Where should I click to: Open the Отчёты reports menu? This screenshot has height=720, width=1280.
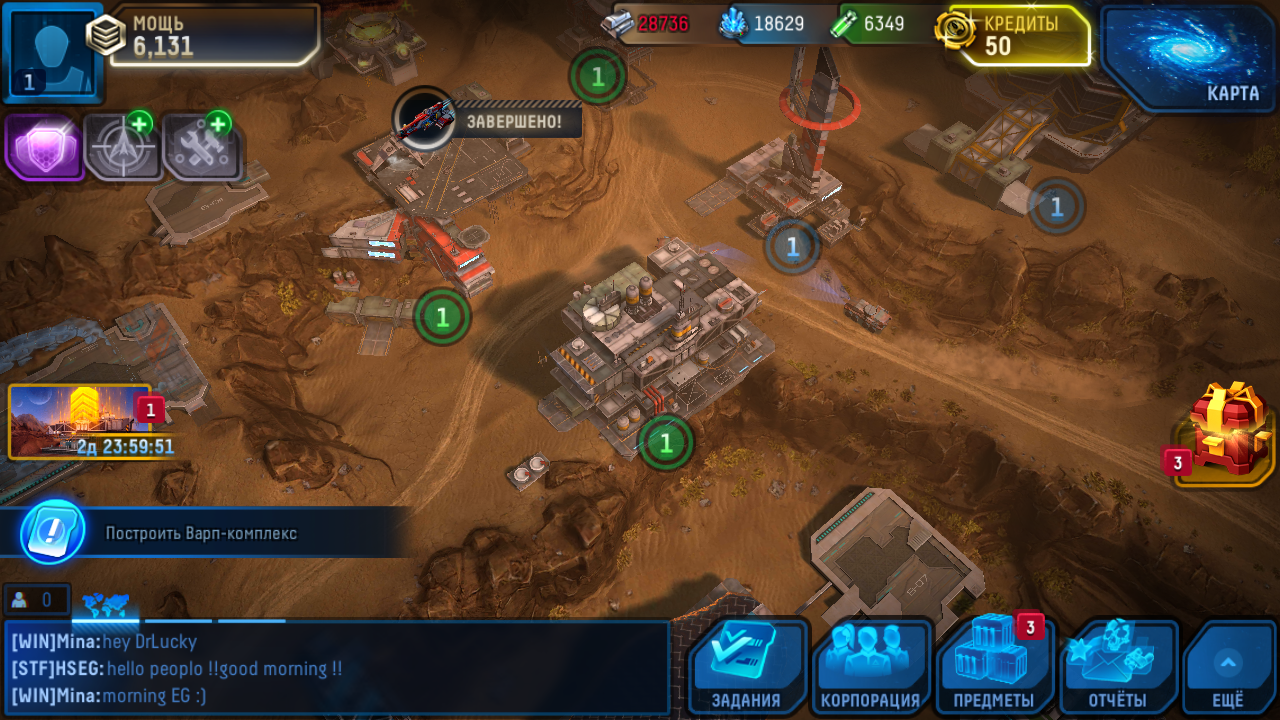point(1118,667)
